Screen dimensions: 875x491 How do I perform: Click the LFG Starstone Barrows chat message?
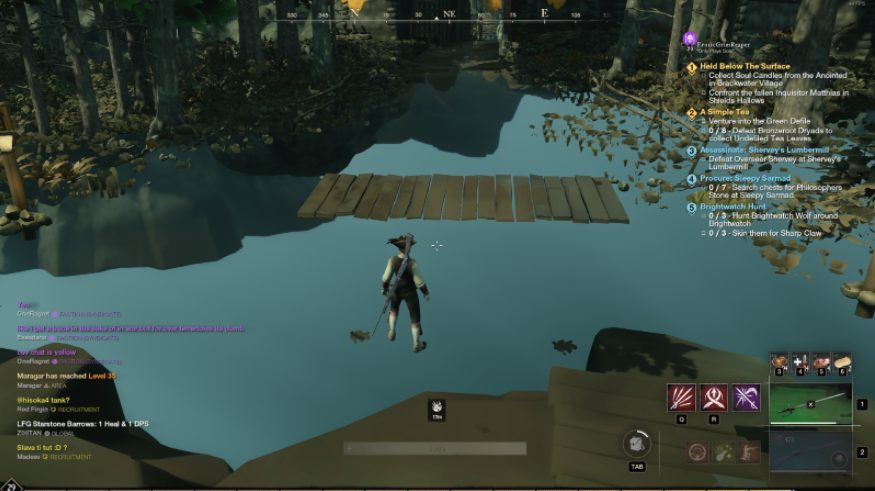75,425
